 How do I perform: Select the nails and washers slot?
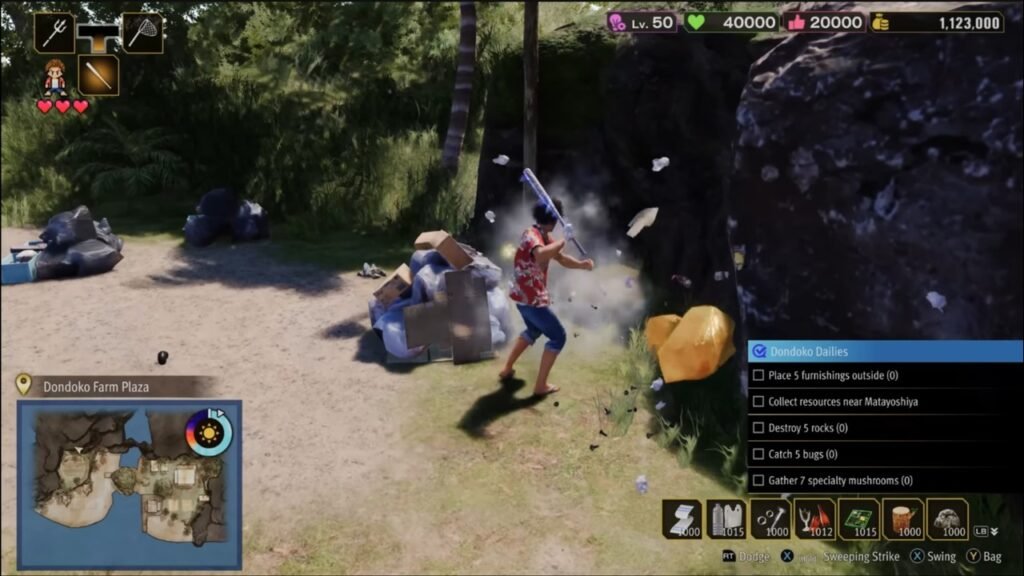pyautogui.click(x=771, y=519)
